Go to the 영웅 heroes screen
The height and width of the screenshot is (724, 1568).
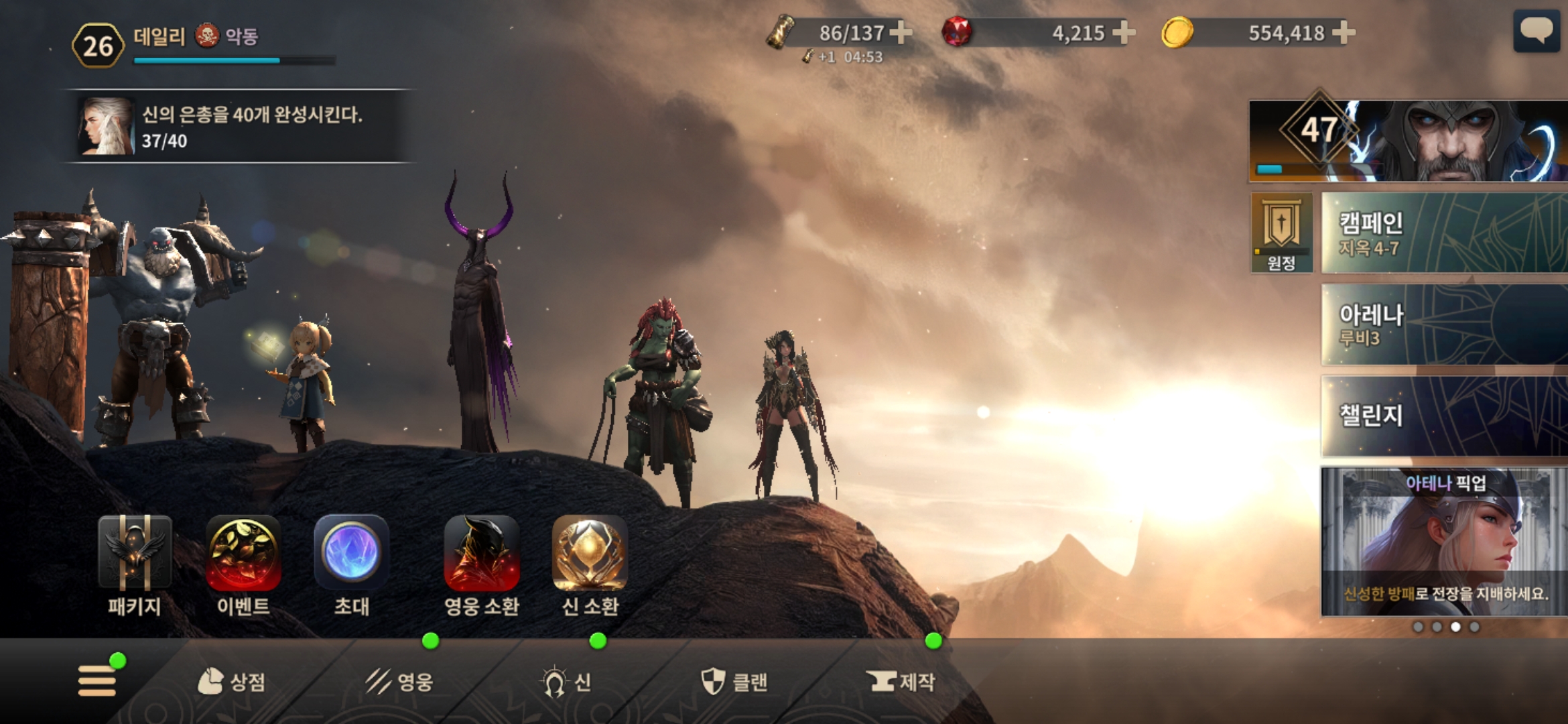(399, 682)
